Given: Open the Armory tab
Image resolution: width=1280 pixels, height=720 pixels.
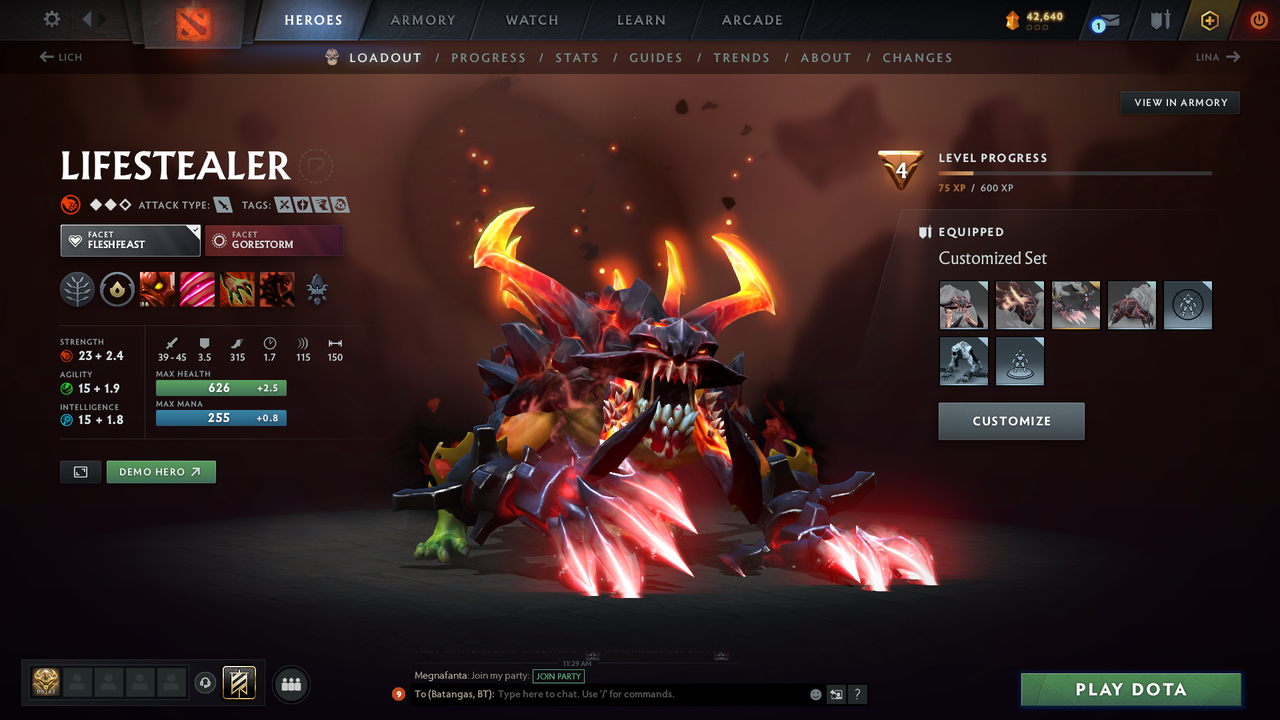Looking at the screenshot, I should (422, 20).
